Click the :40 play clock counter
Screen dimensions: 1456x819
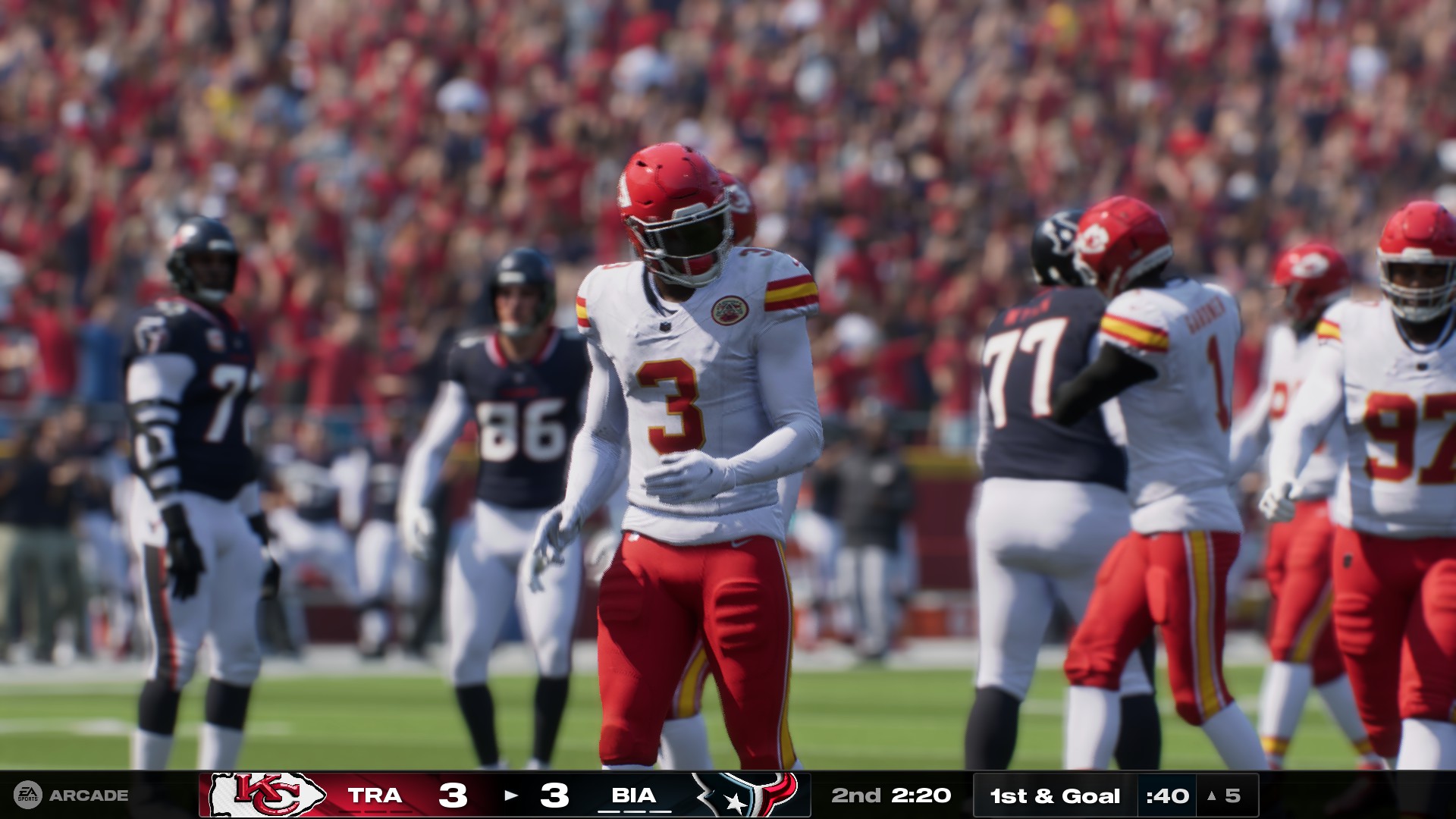coord(1167,795)
